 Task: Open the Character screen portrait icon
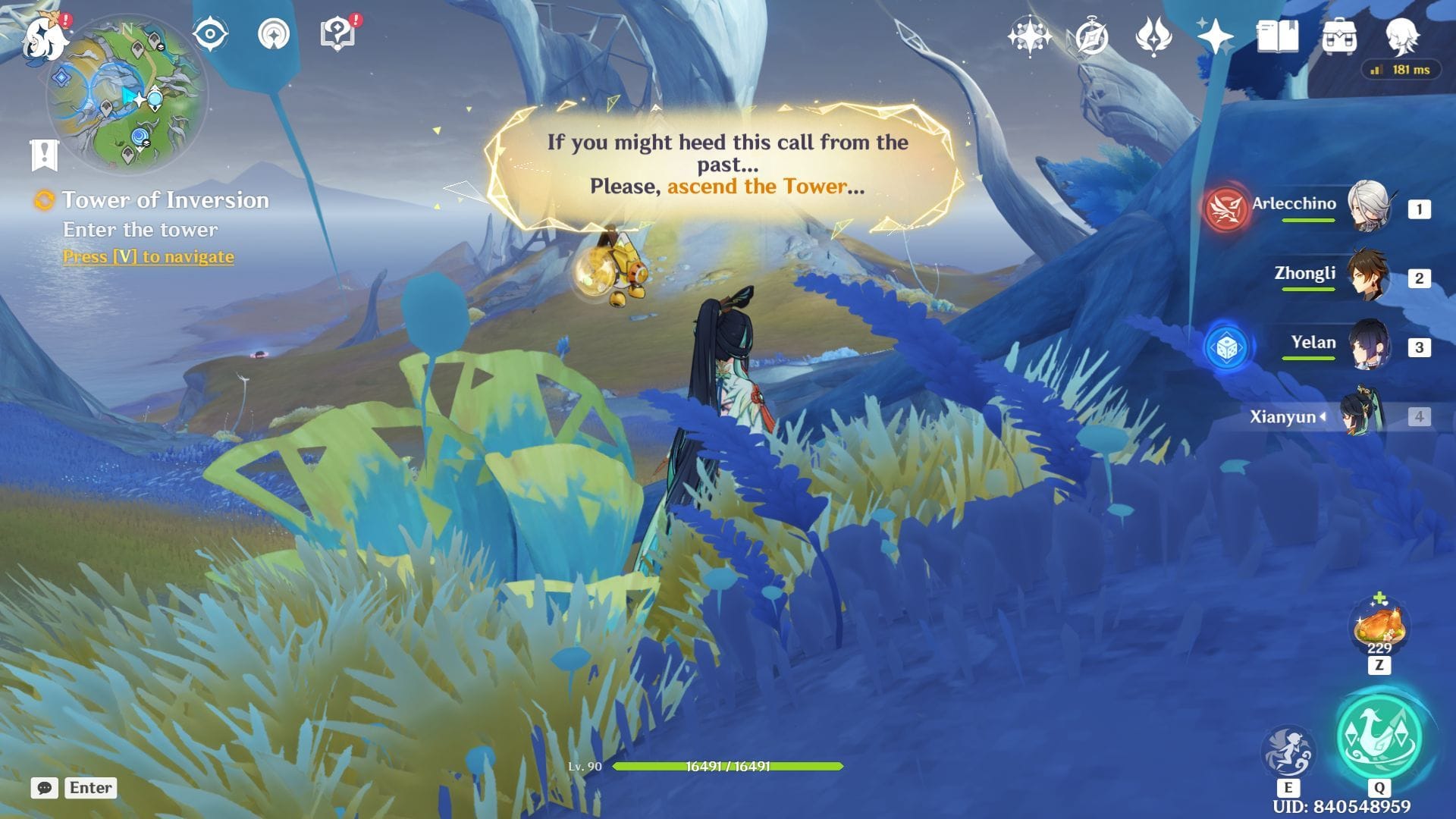(1401, 36)
